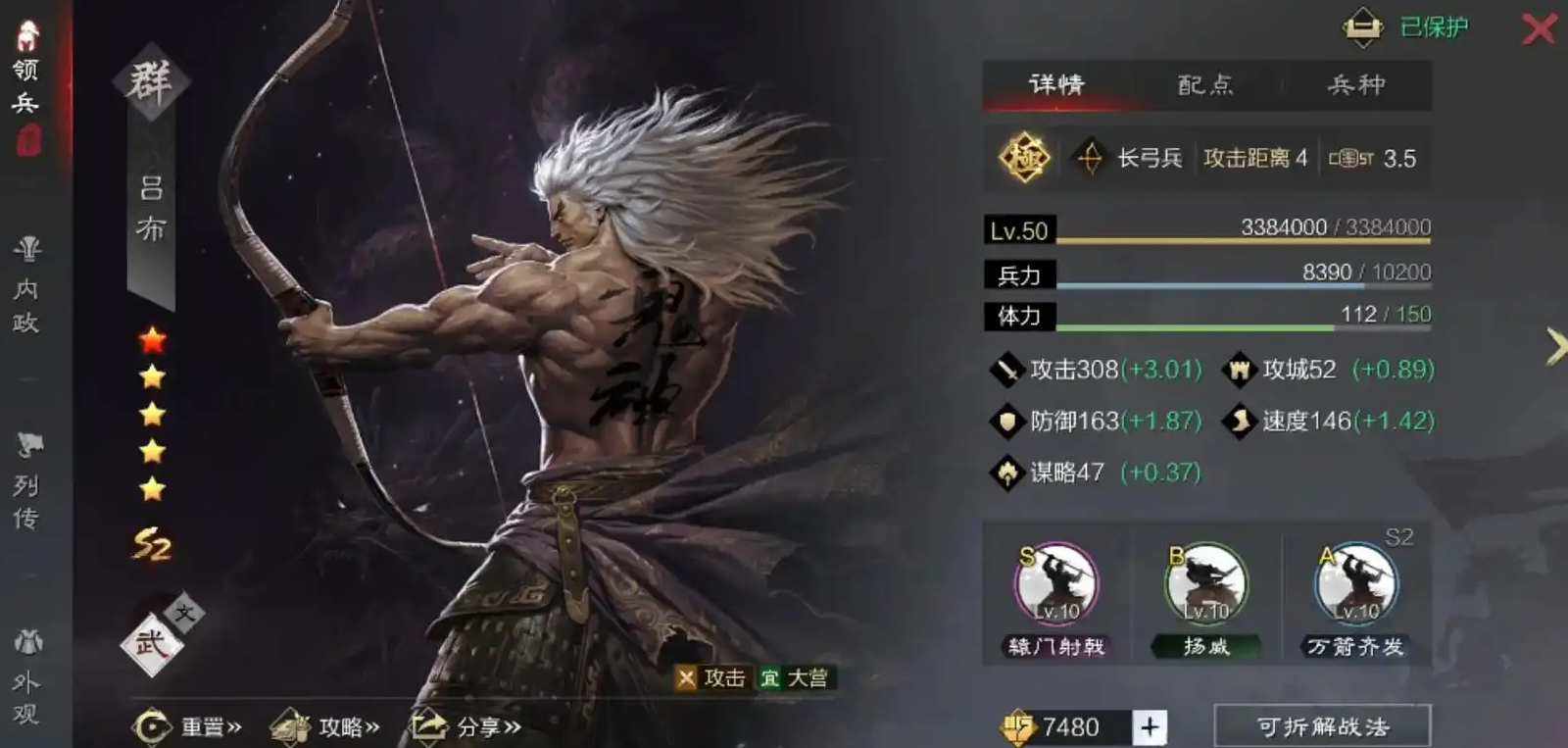The image size is (1568, 748).
Task: Select the 辕门射戟 skill icon
Action: coord(1056,586)
